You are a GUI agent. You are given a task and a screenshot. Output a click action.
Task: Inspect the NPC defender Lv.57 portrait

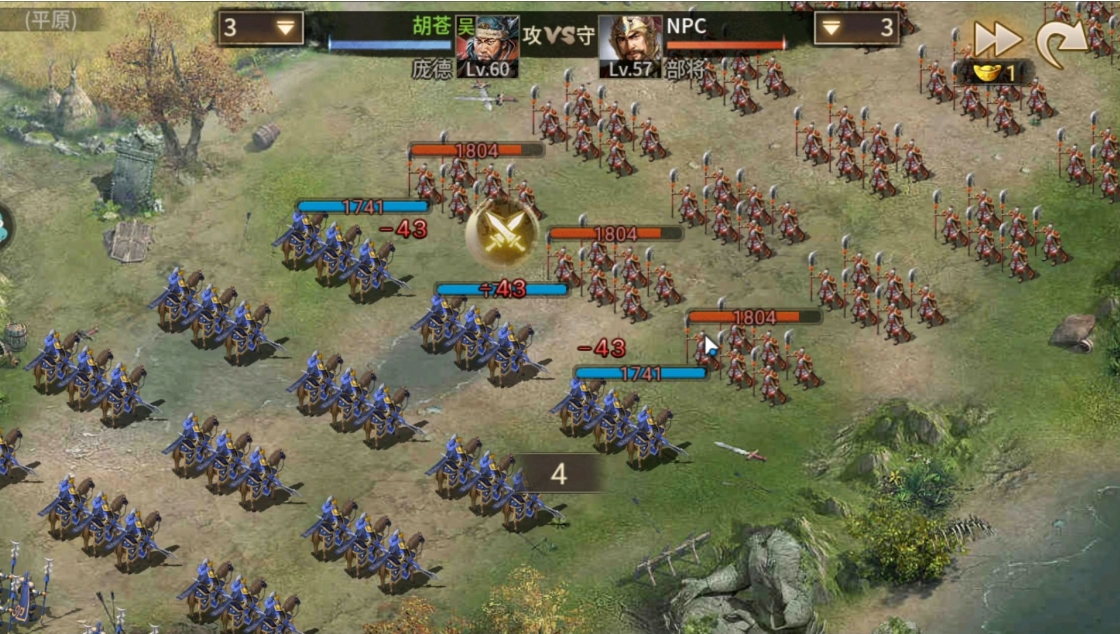[630, 45]
